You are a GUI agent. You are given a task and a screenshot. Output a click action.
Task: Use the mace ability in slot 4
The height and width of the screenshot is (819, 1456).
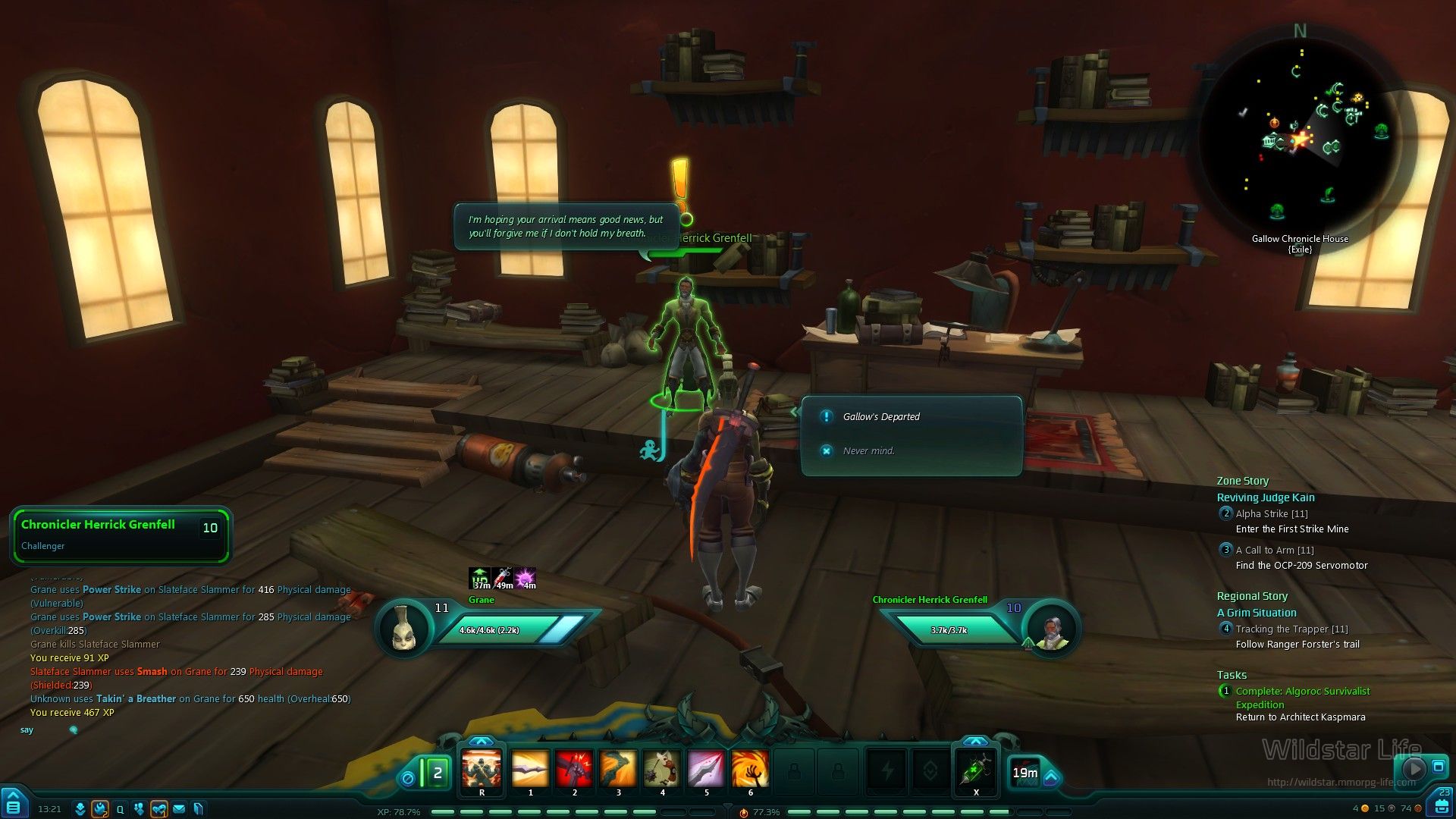point(662,769)
